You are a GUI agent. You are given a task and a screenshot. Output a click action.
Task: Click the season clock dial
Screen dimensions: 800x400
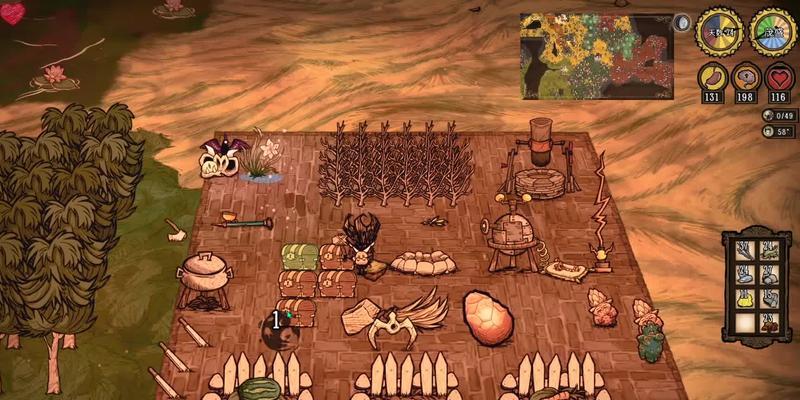click(x=772, y=31)
